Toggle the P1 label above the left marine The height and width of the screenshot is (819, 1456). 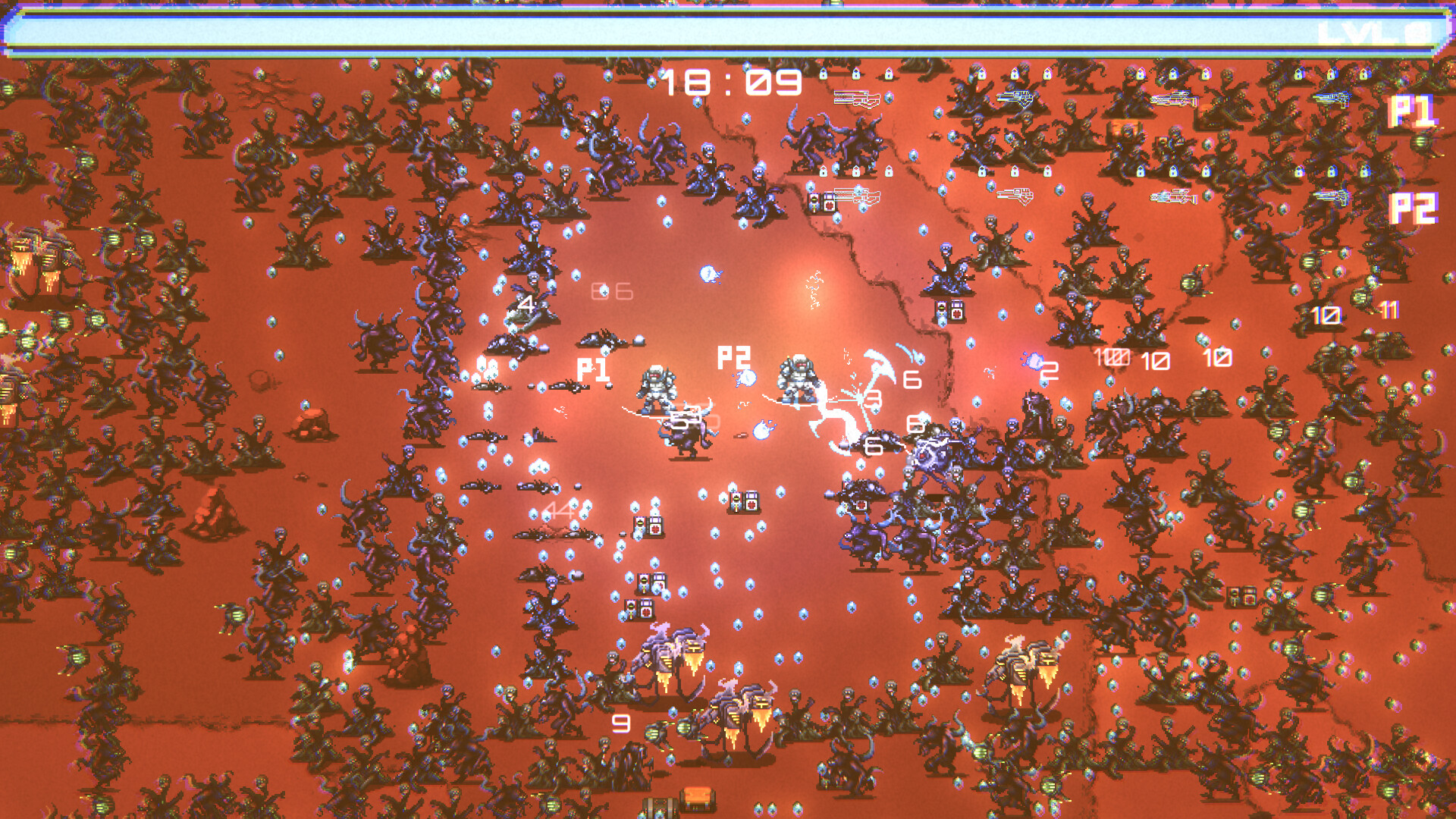pos(595,369)
